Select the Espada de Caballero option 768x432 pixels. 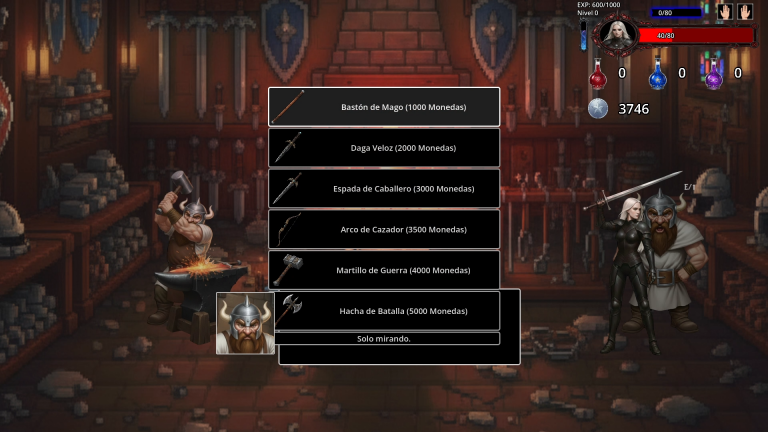click(x=384, y=188)
